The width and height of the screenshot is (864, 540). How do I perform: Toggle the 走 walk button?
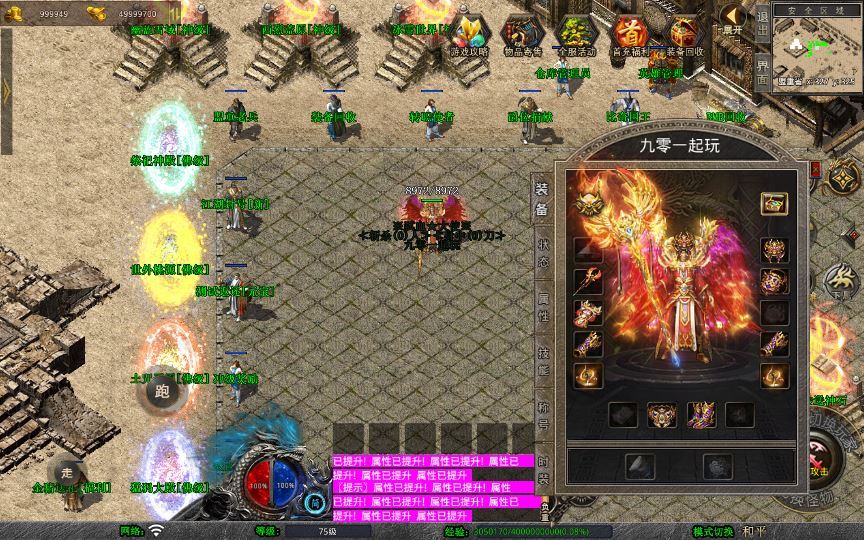(x=67, y=473)
